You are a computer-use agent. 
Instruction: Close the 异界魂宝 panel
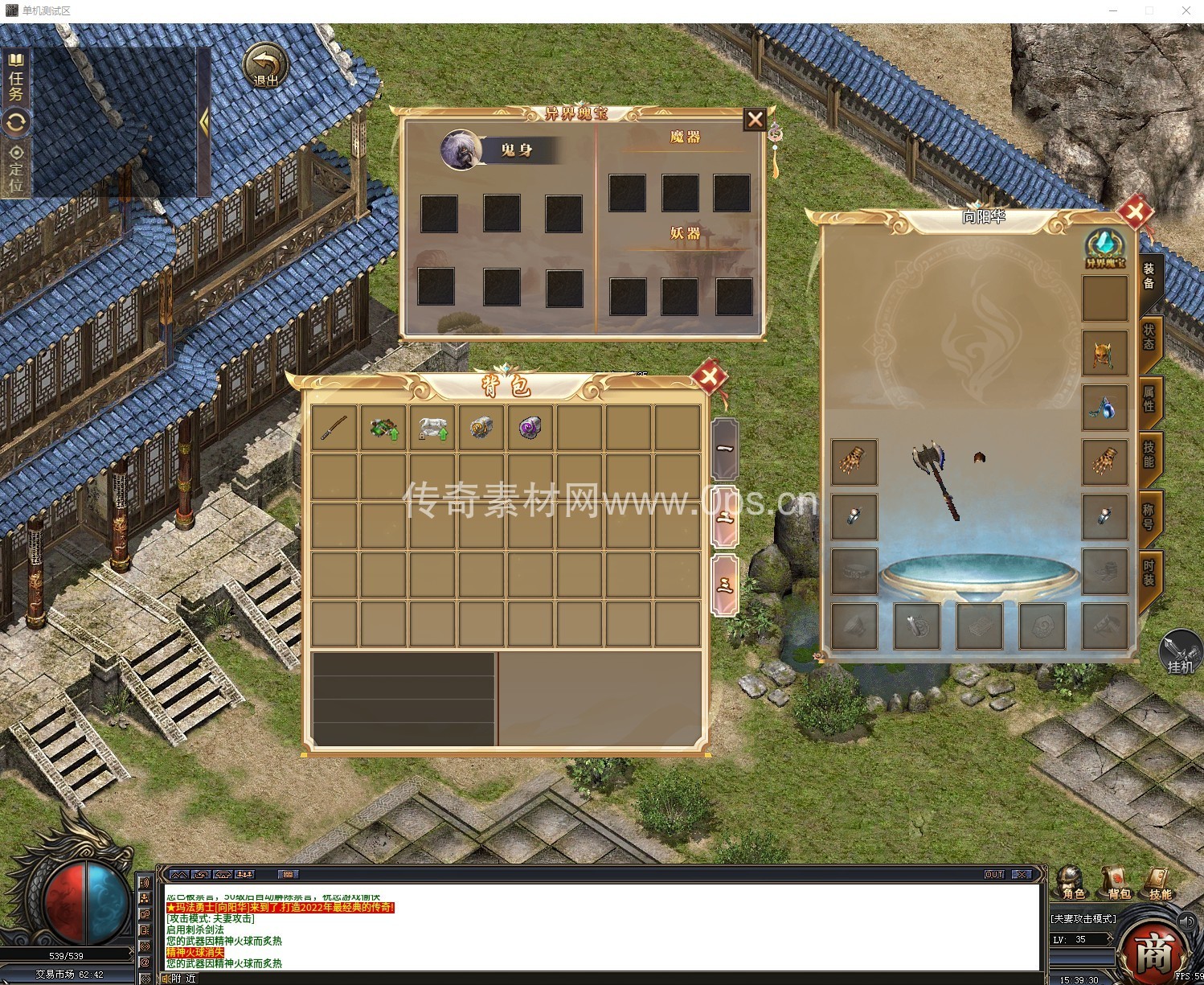click(755, 120)
